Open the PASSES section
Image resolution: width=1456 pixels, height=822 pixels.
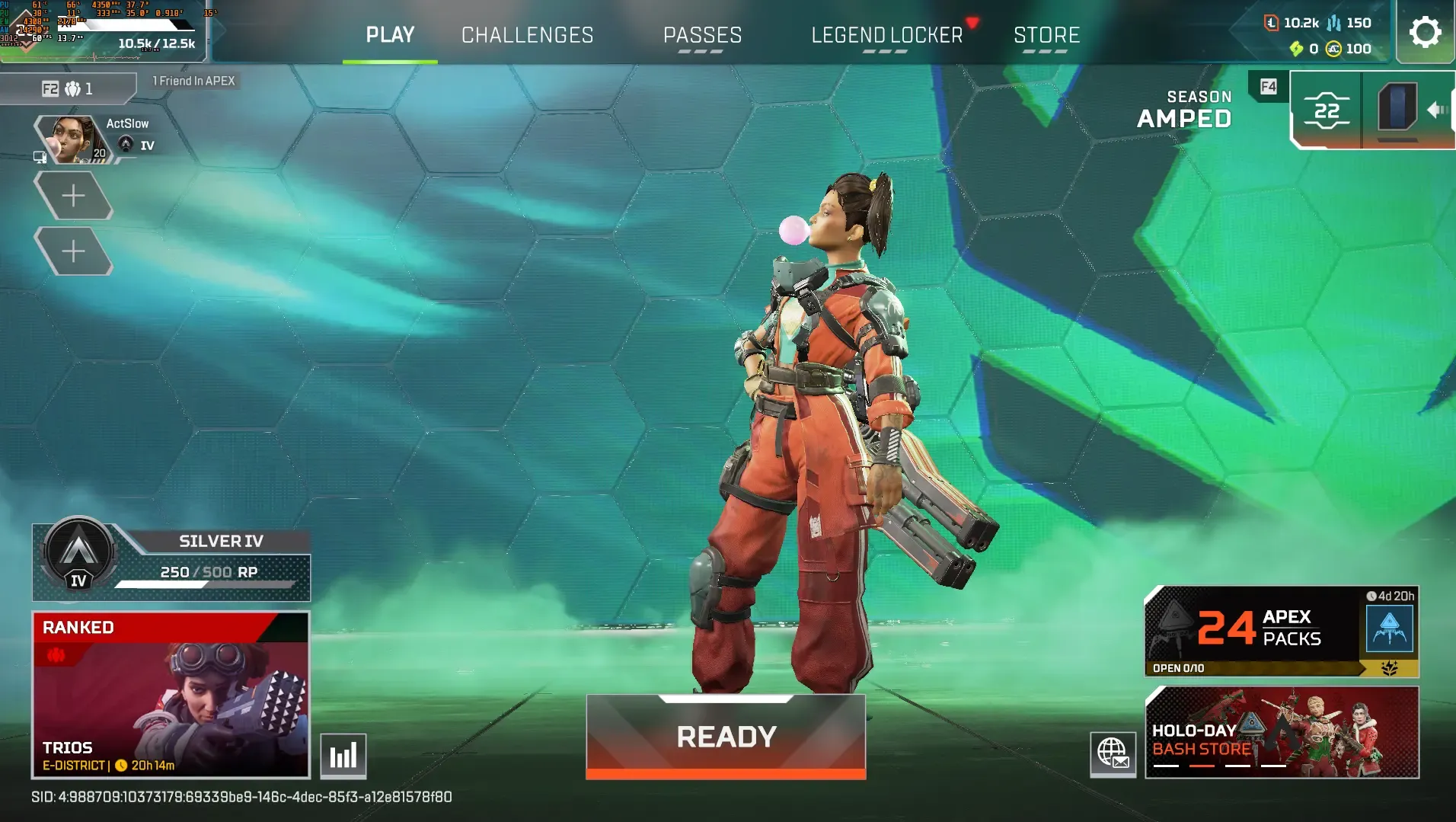702,34
